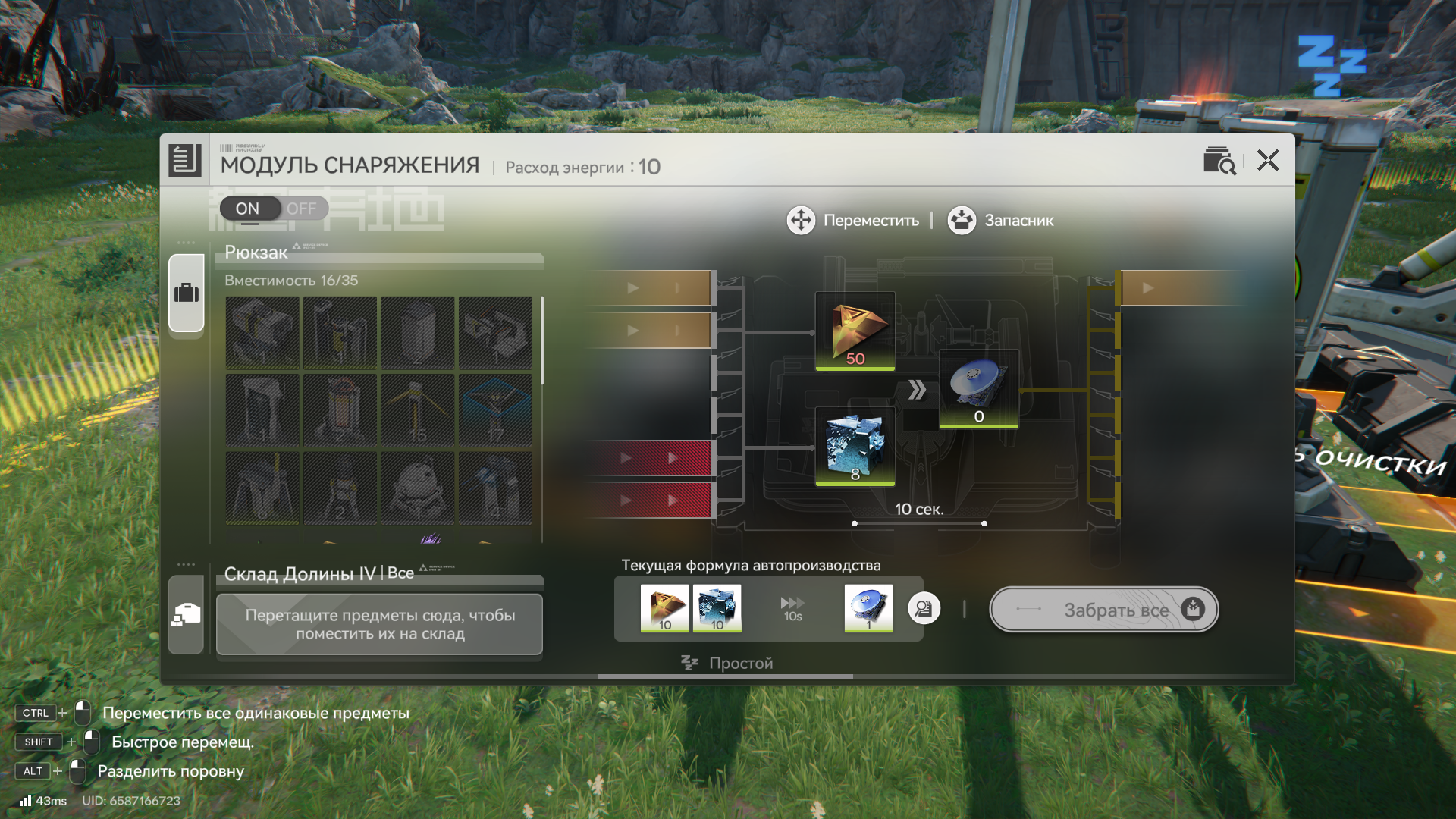Toggle the ON/OFF power switch

[274, 209]
